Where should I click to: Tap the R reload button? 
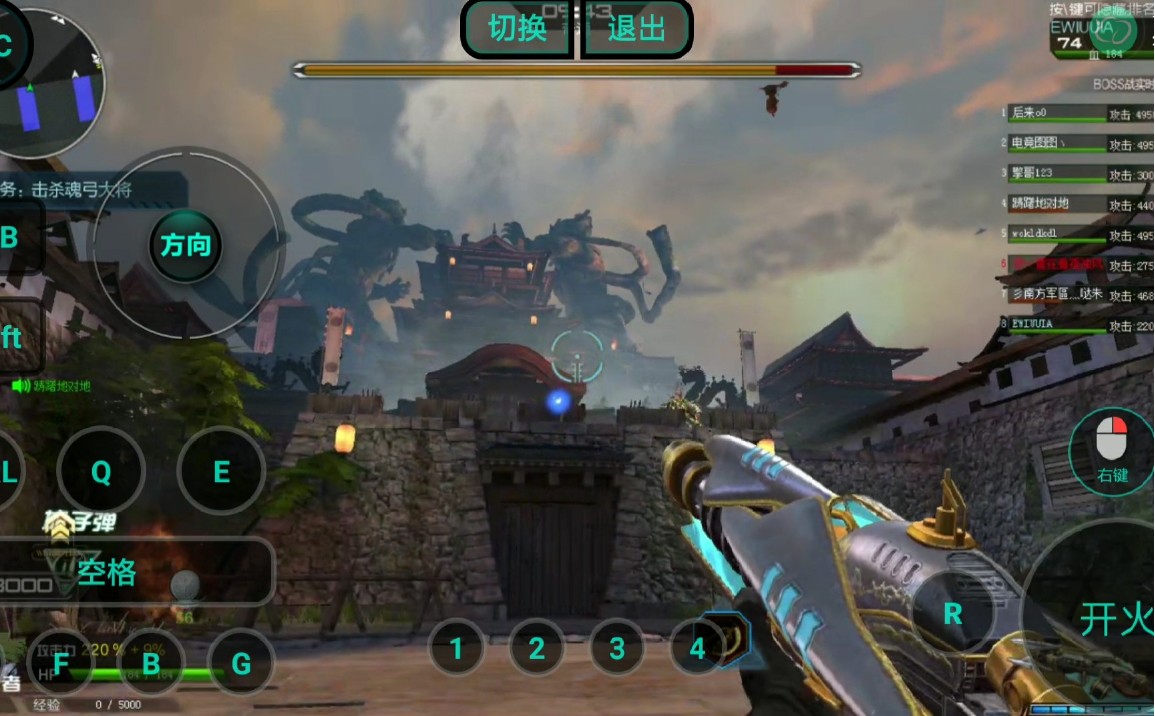tap(953, 613)
